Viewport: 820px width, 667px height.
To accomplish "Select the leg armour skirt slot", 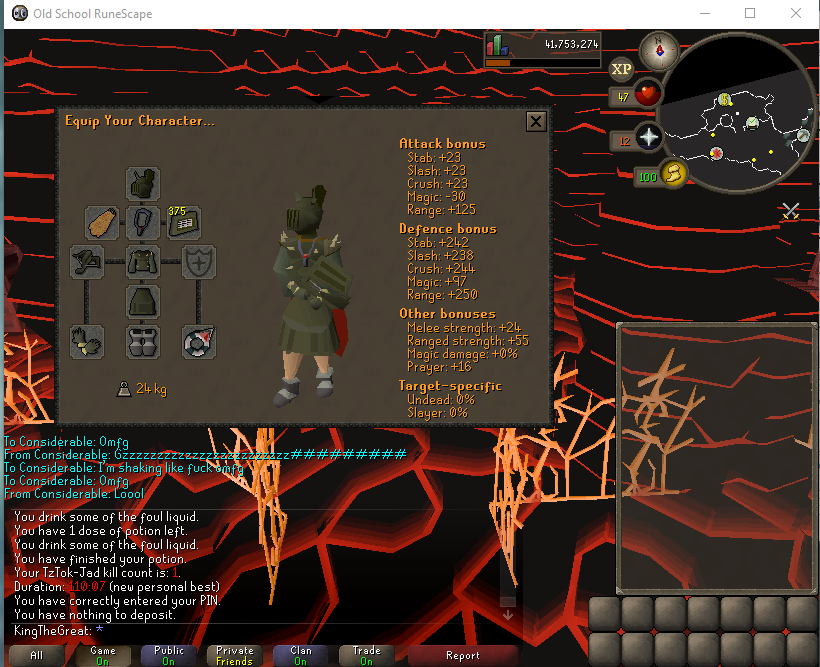I will pyautogui.click(x=143, y=301).
